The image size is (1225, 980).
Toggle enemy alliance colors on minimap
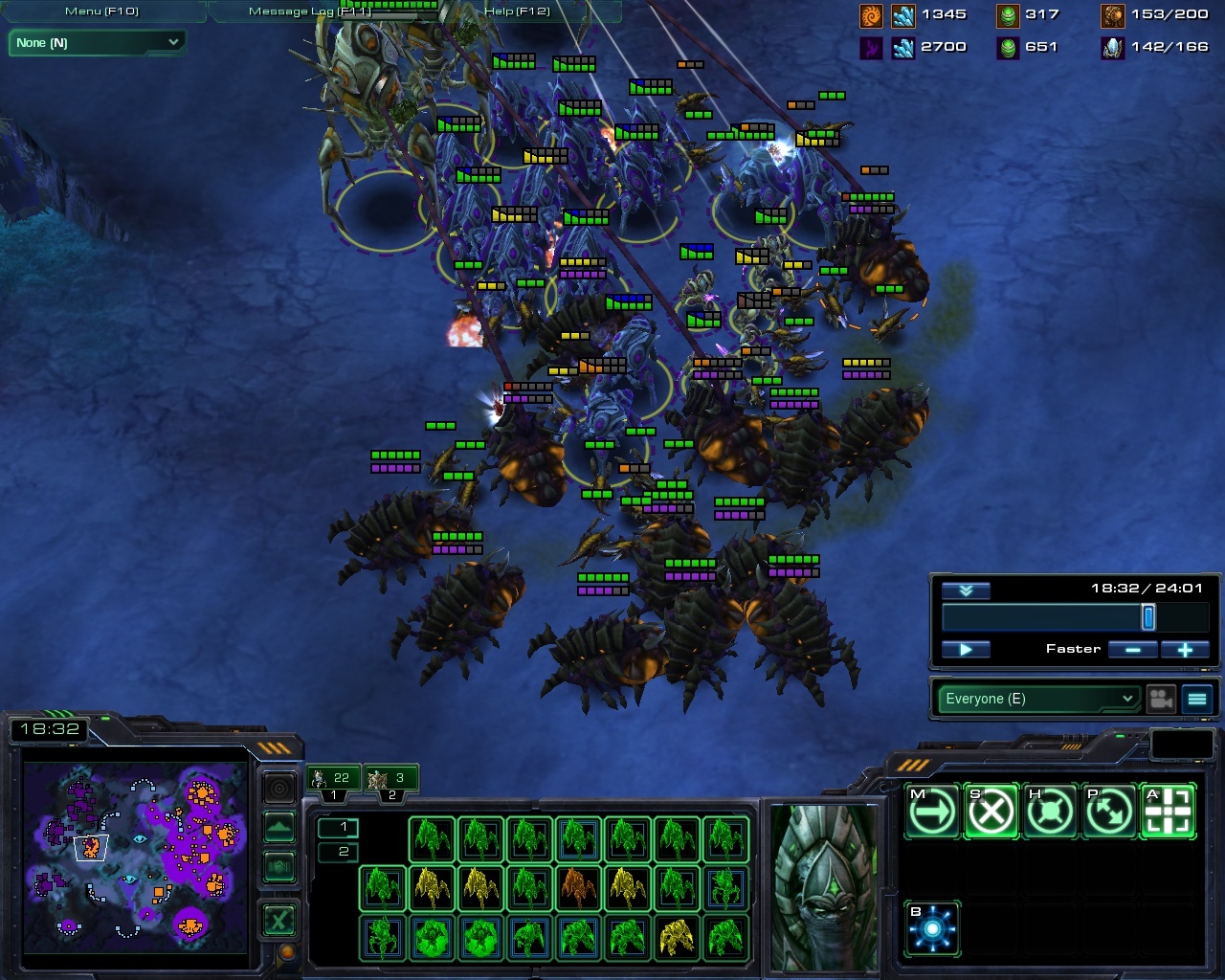coord(278,866)
